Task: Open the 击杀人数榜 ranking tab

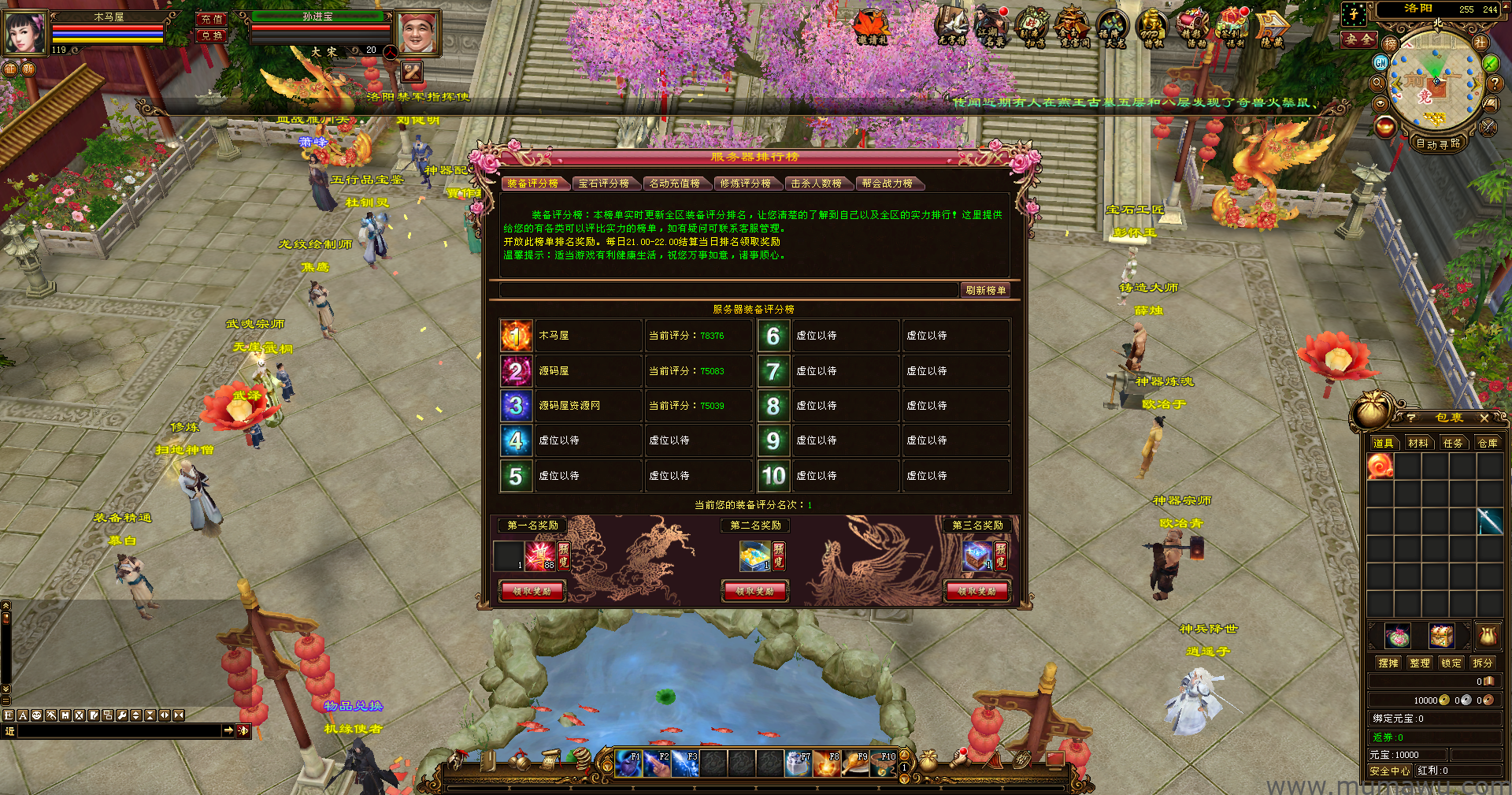Action: pyautogui.click(x=816, y=184)
